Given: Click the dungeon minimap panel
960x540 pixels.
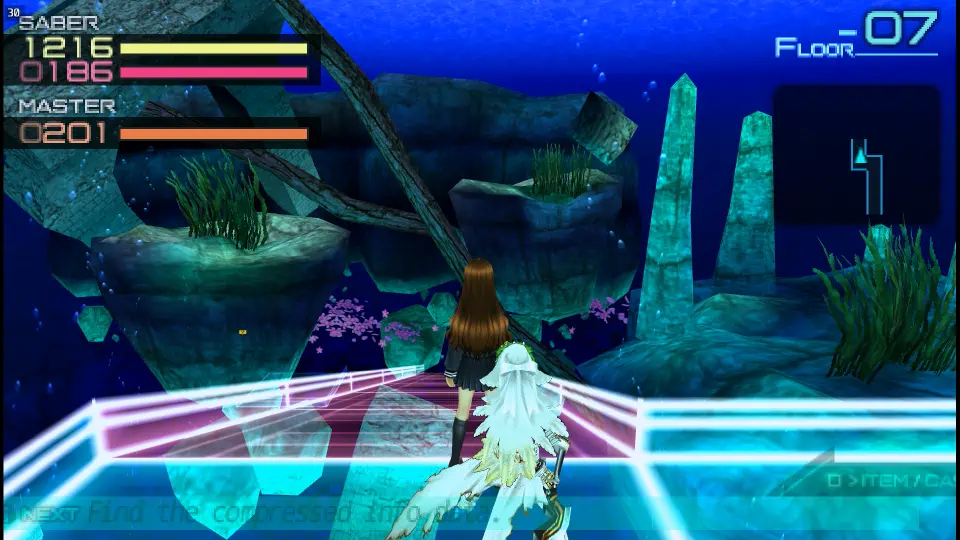Looking at the screenshot, I should 856,155.
